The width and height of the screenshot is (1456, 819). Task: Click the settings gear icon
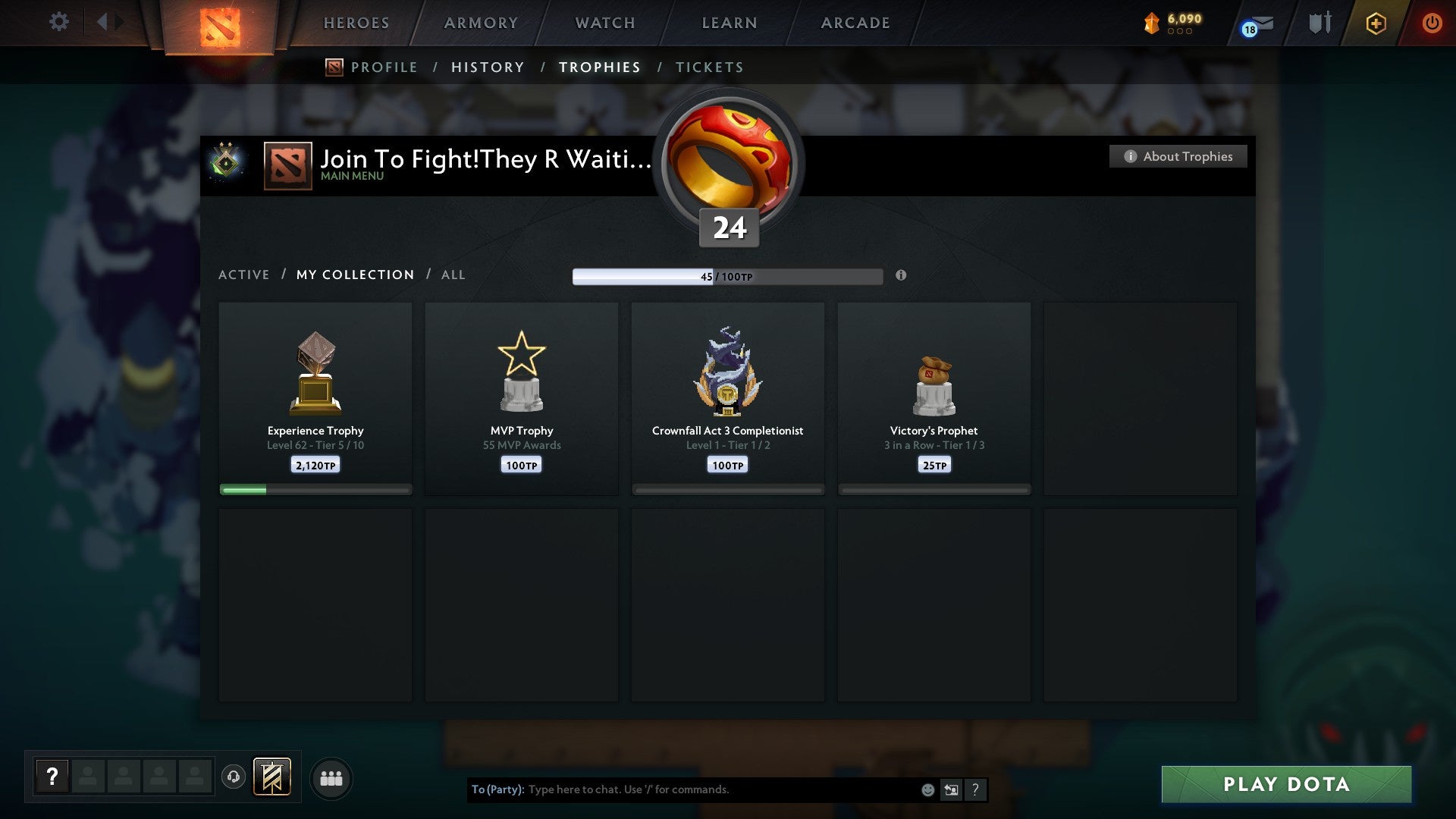point(59,21)
